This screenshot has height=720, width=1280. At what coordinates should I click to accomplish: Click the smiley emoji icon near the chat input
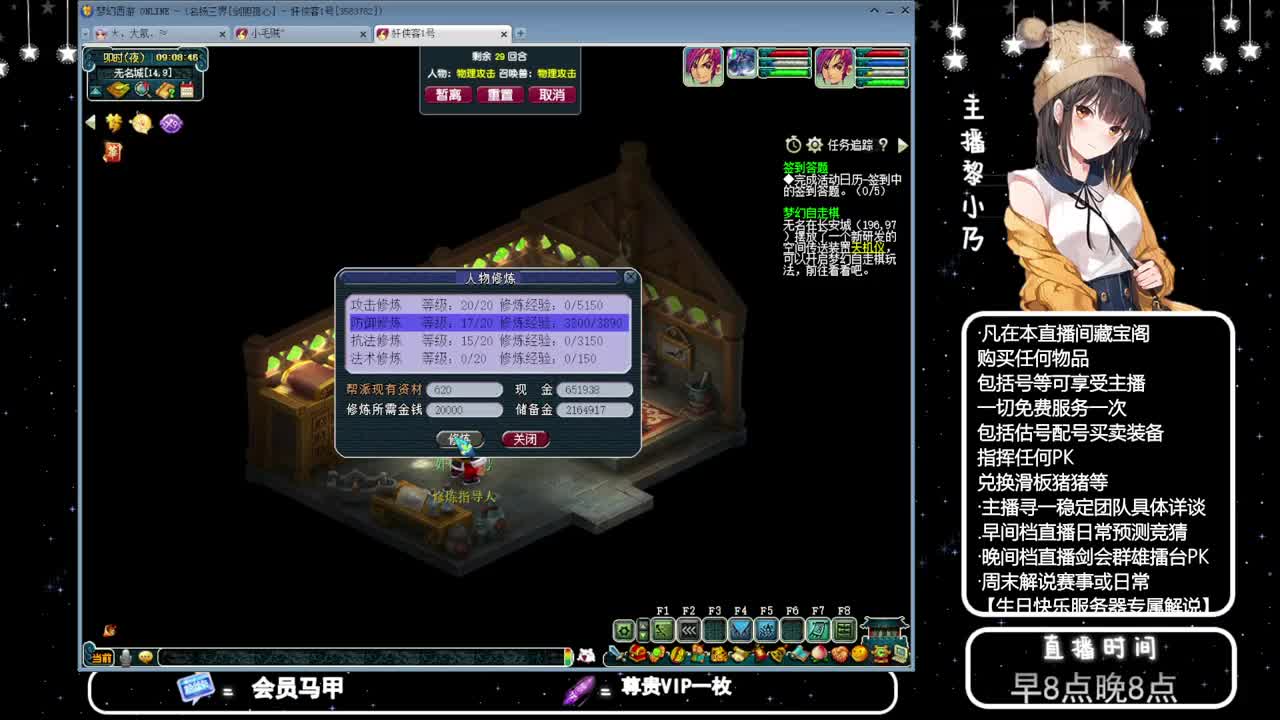(146, 658)
